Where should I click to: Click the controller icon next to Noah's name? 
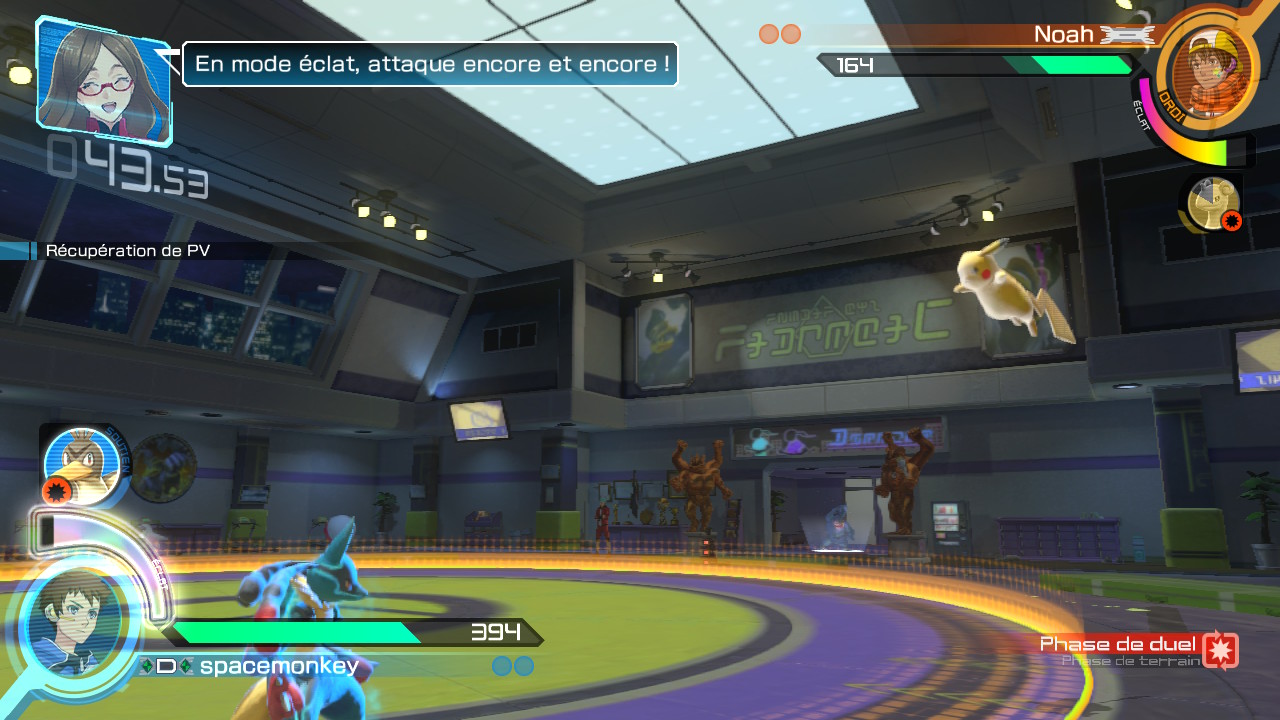point(1128,33)
